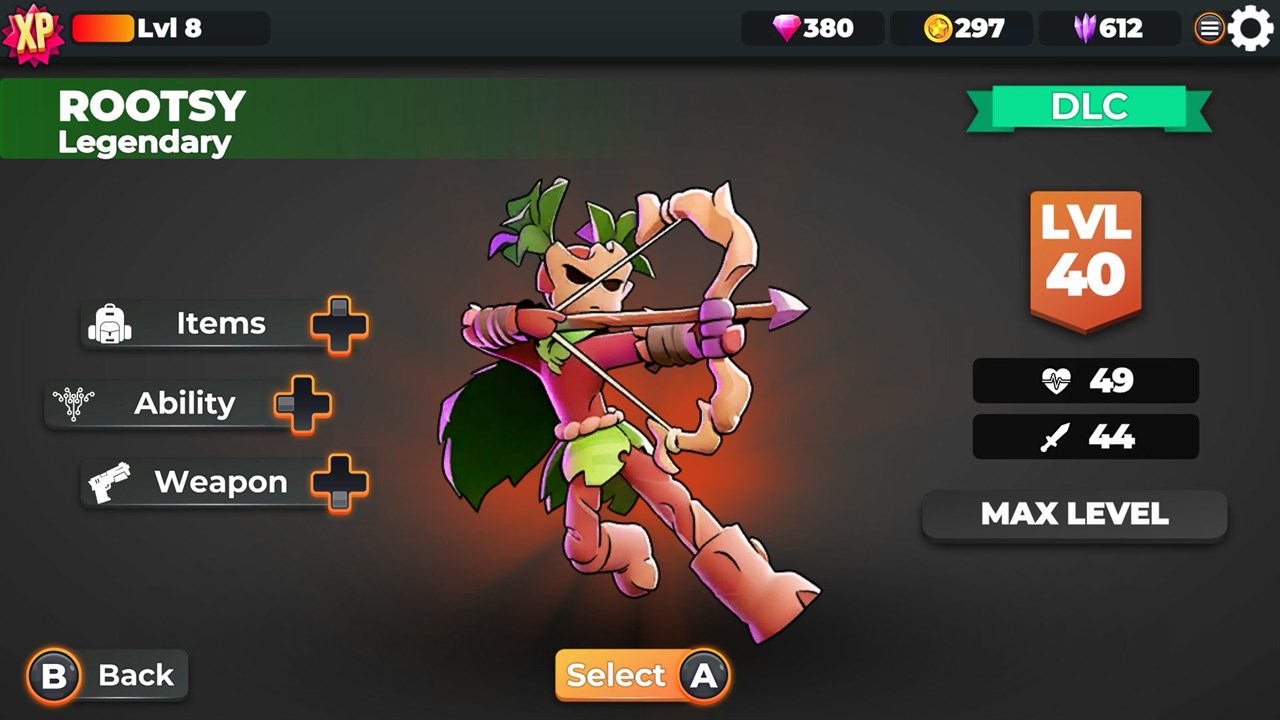Open the pink gem currency counter
Screen dimensions: 1280x720
(813, 28)
